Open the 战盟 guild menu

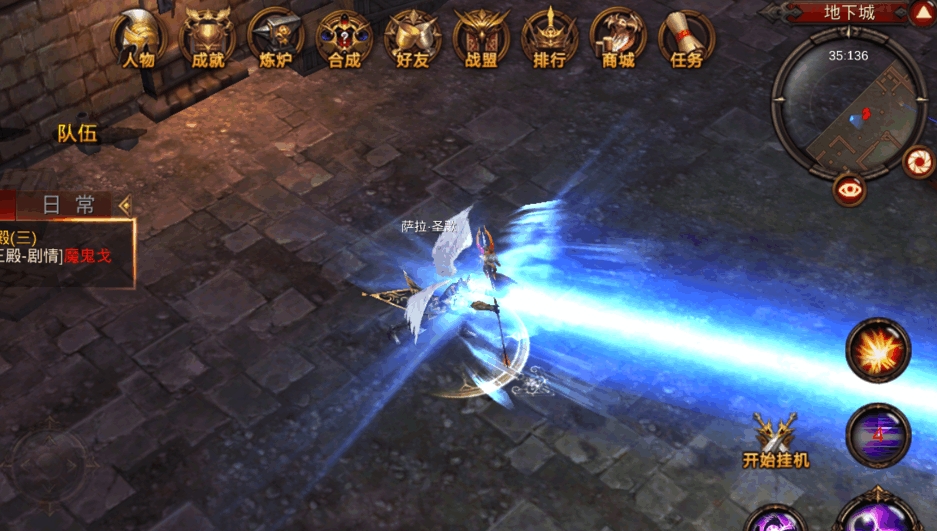point(481,39)
